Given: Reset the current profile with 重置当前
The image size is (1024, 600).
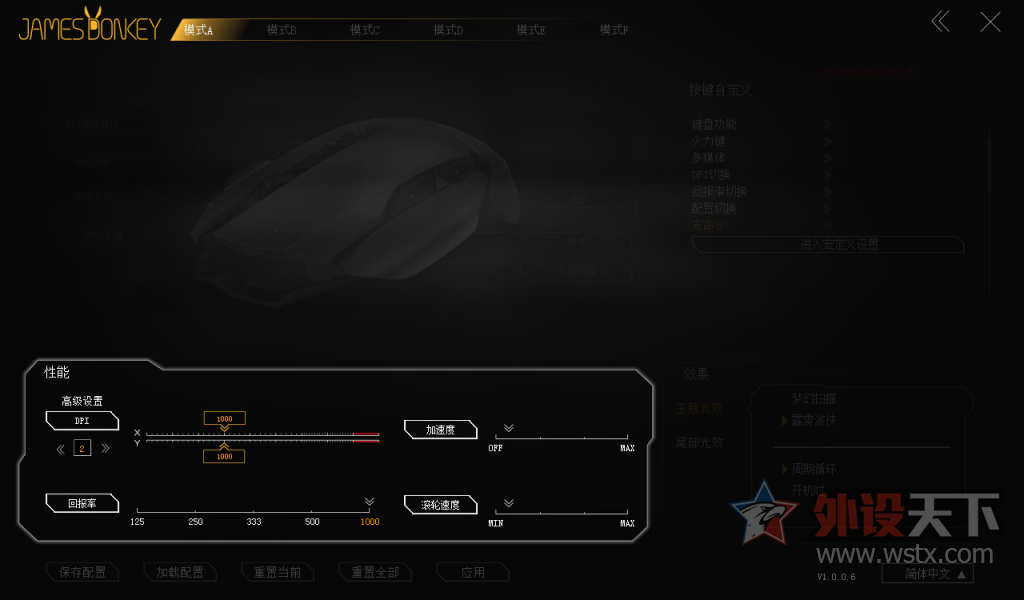Looking at the screenshot, I should (277, 573).
